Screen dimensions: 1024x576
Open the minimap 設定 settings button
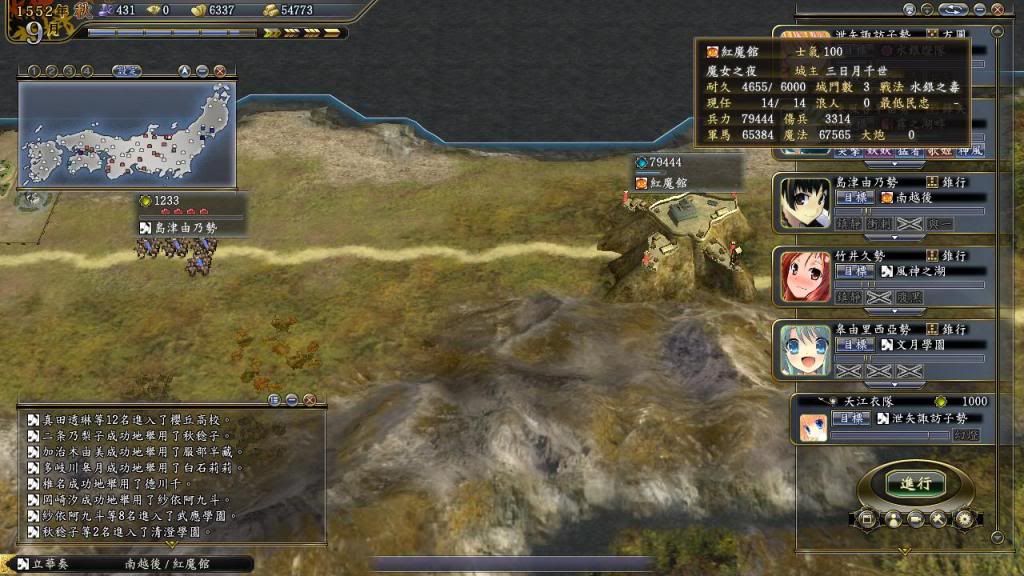[126, 71]
